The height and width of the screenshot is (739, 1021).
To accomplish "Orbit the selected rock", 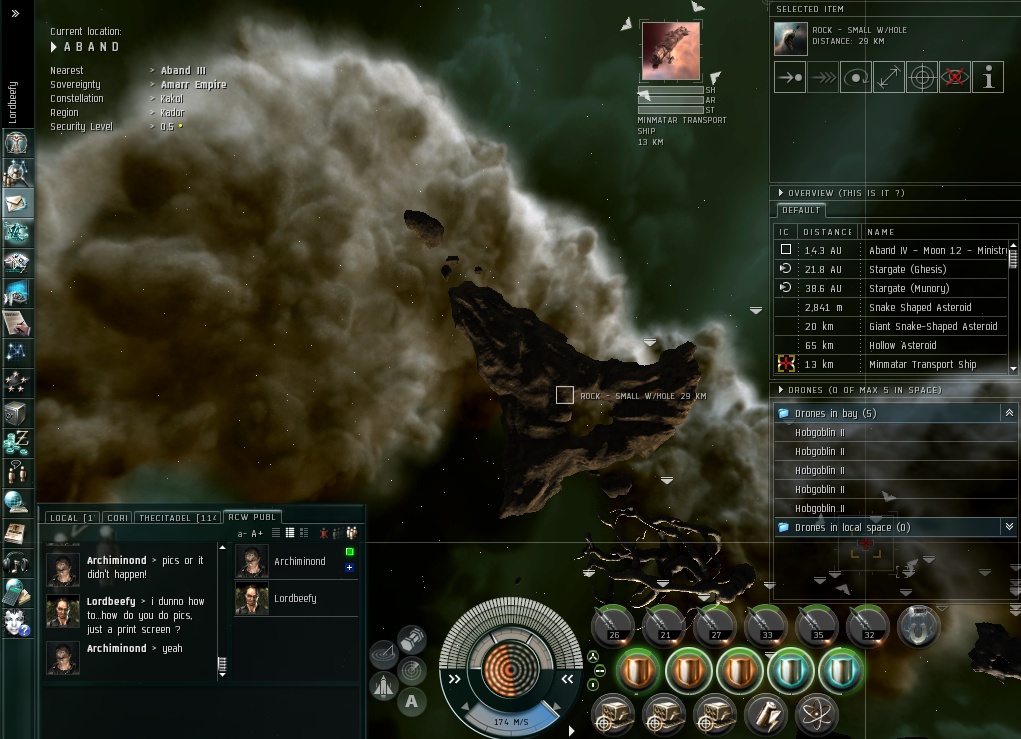I will click(x=855, y=77).
